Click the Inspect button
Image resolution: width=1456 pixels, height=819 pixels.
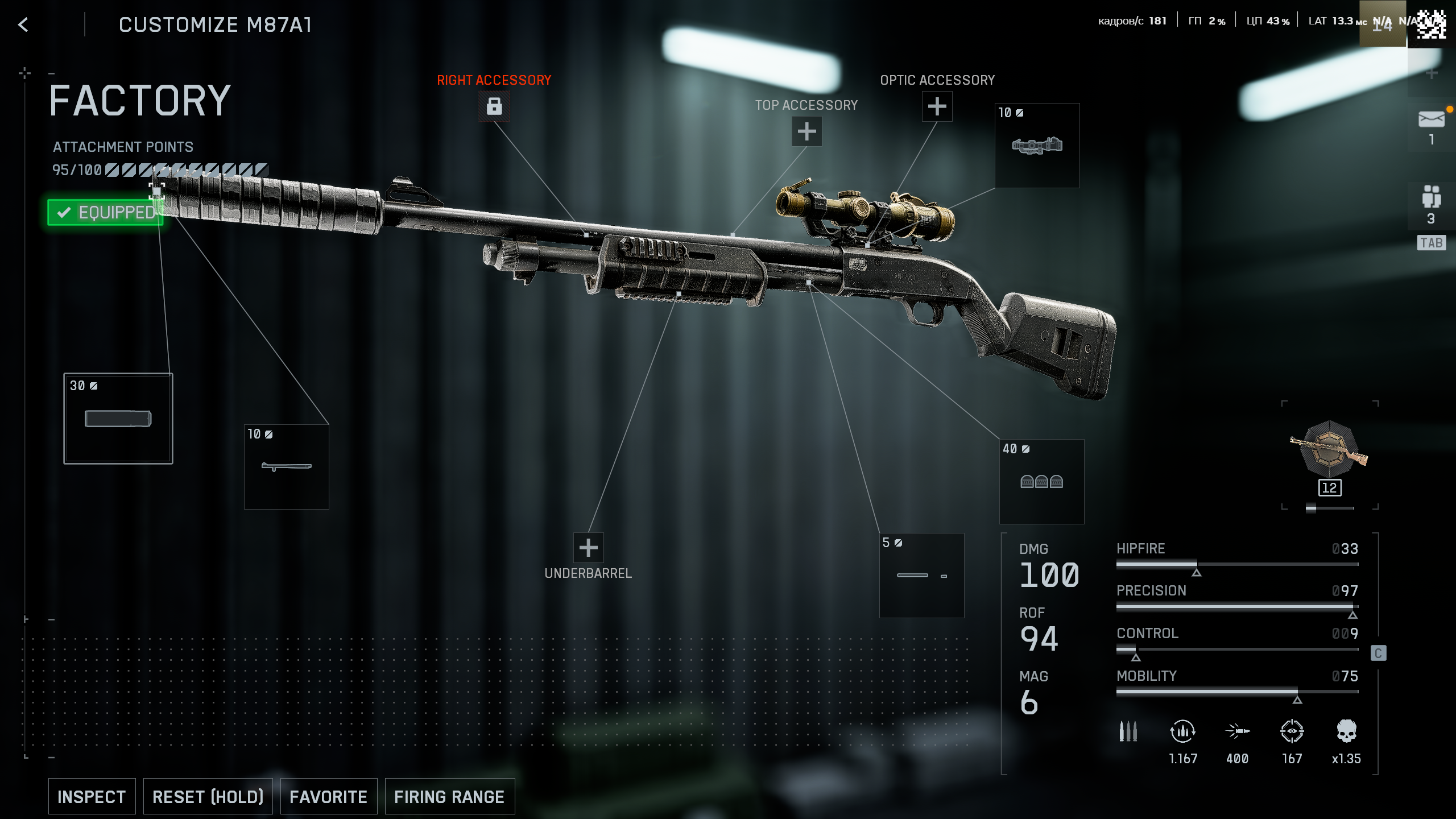pos(92,796)
